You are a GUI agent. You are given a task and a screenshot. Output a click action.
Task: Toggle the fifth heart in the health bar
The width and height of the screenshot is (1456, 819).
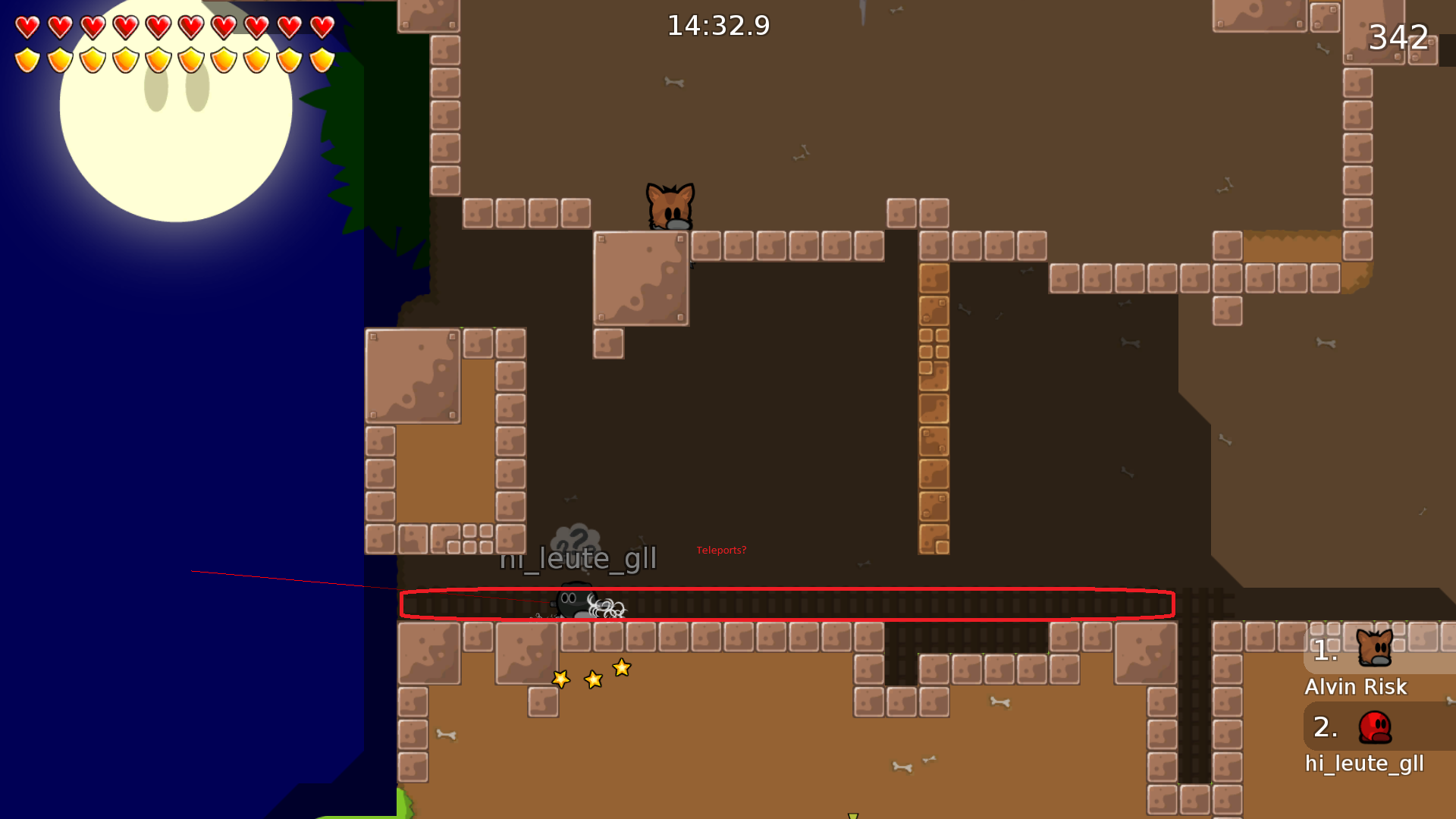(x=156, y=27)
